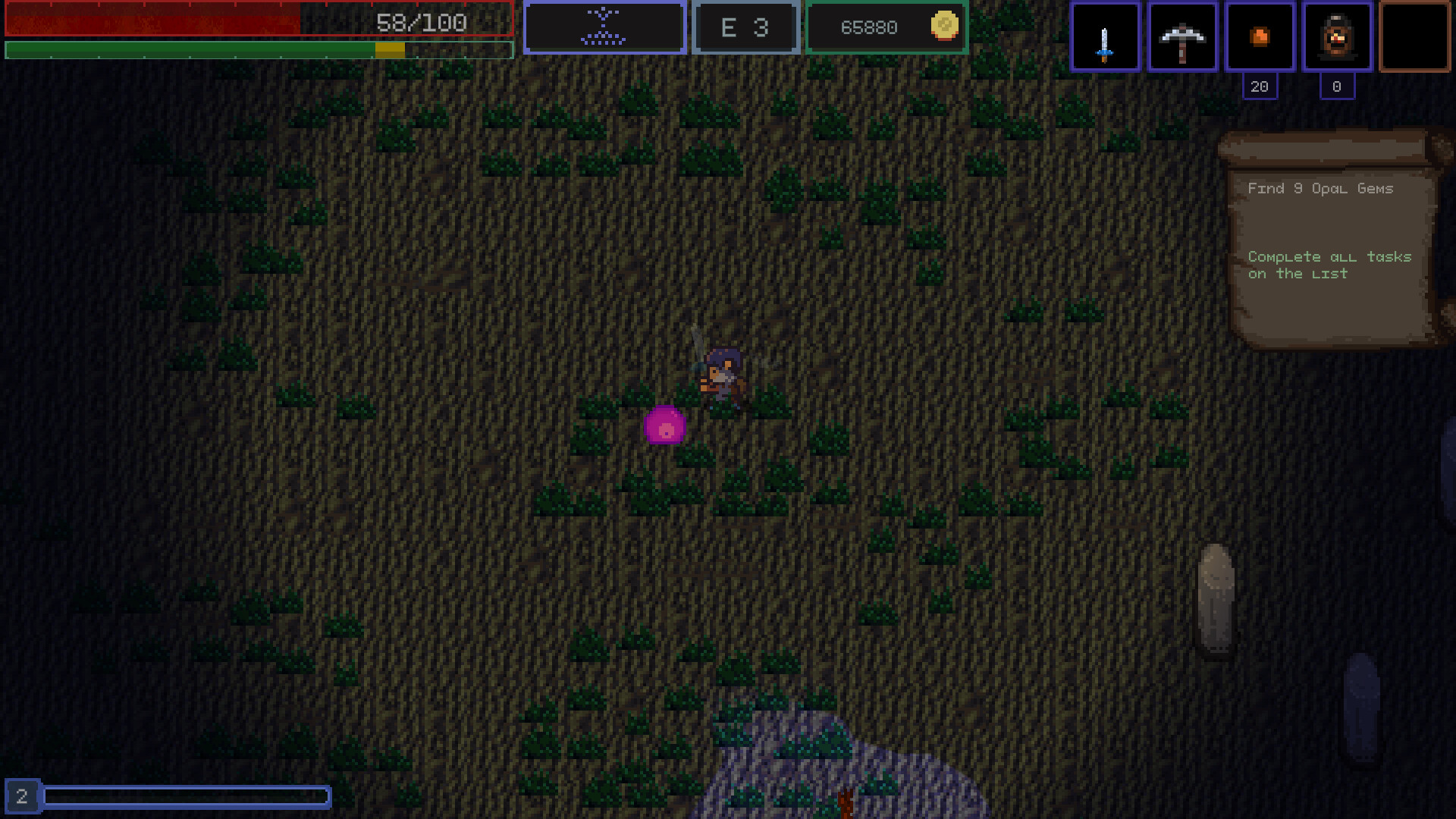The height and width of the screenshot is (819, 1456).
Task: Click the blue fountain spell icon
Action: coord(604,27)
